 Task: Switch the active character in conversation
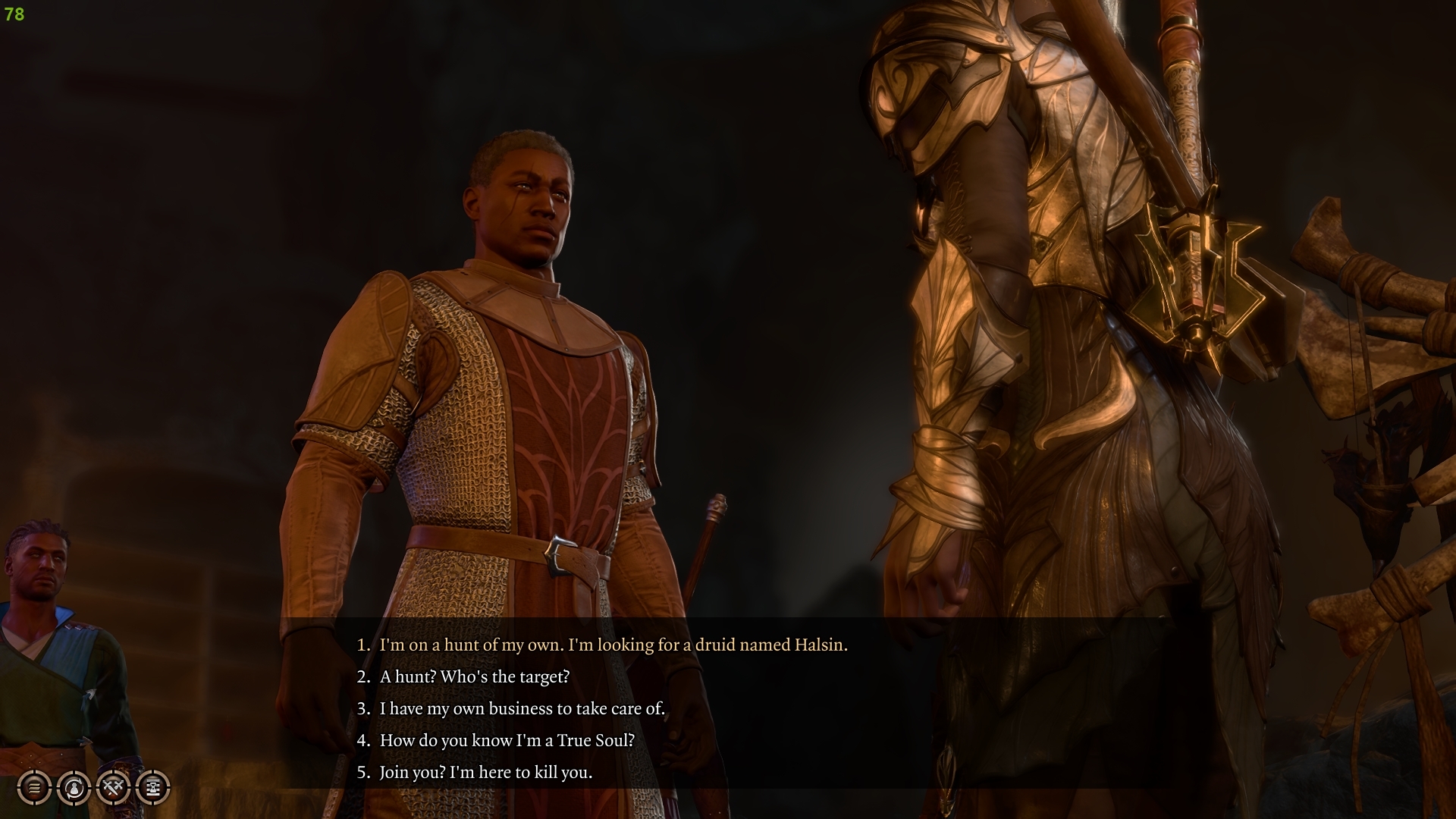73,789
